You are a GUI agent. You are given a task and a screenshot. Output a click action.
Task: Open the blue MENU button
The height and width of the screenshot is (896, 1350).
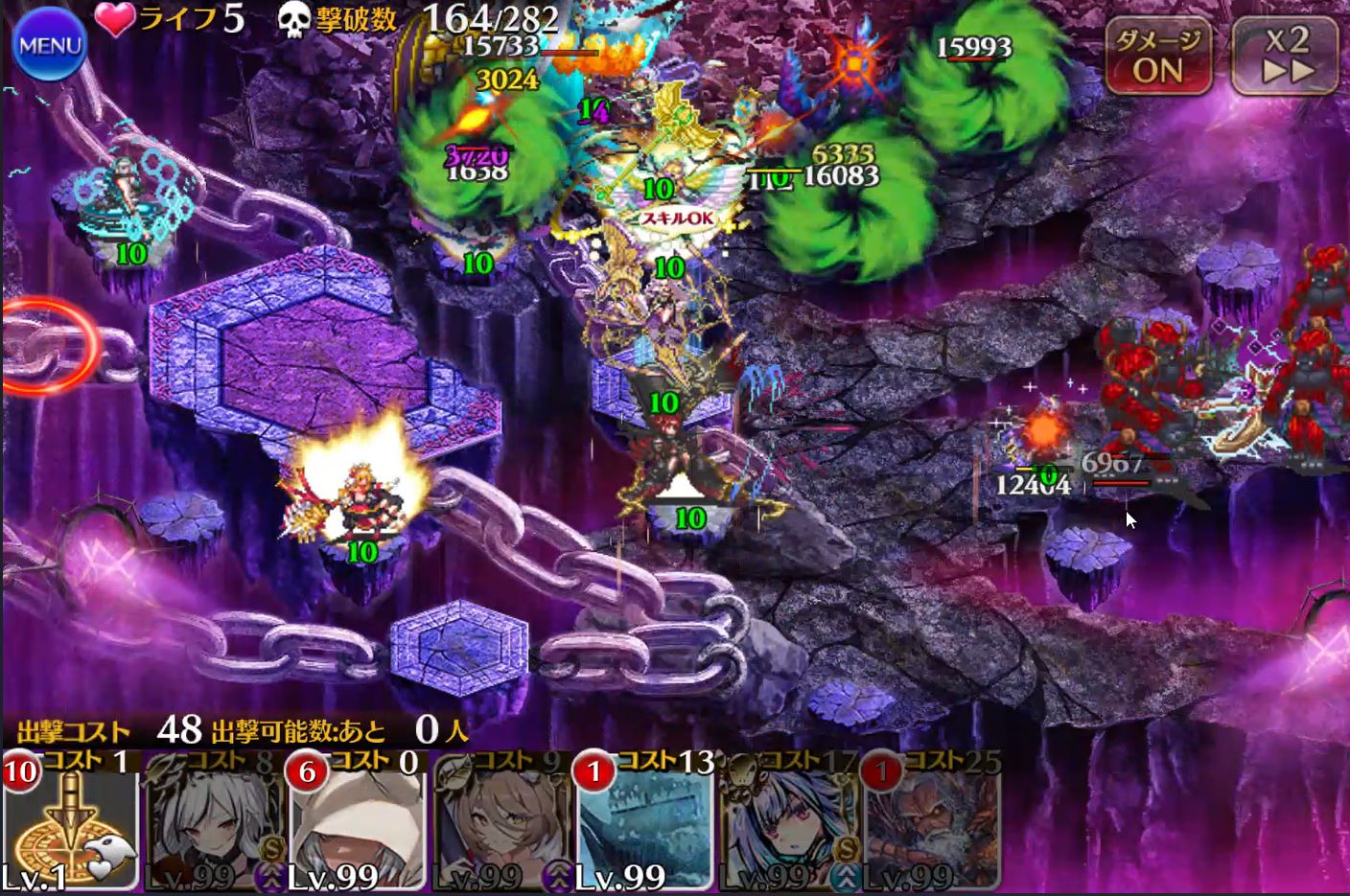[x=50, y=46]
